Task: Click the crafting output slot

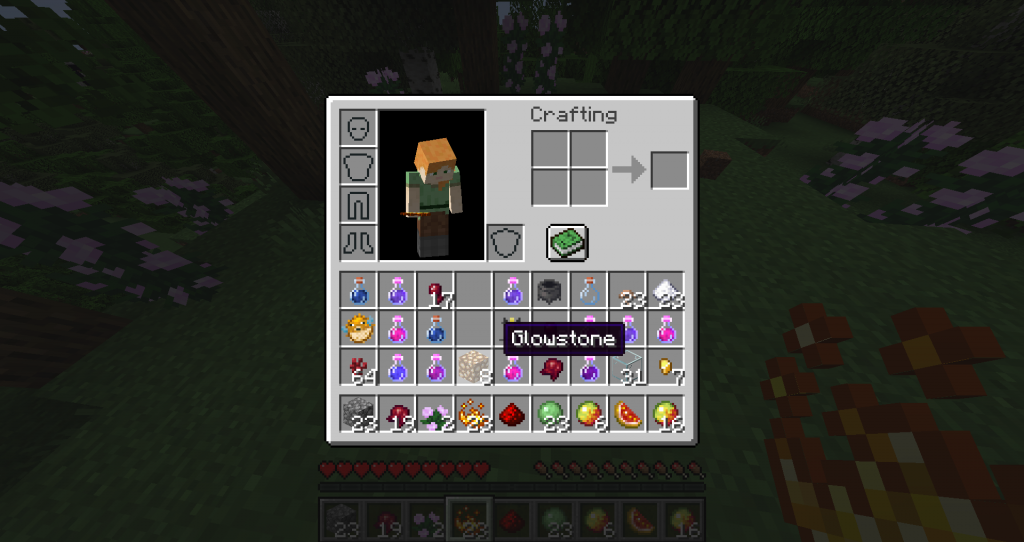Action: click(x=669, y=170)
